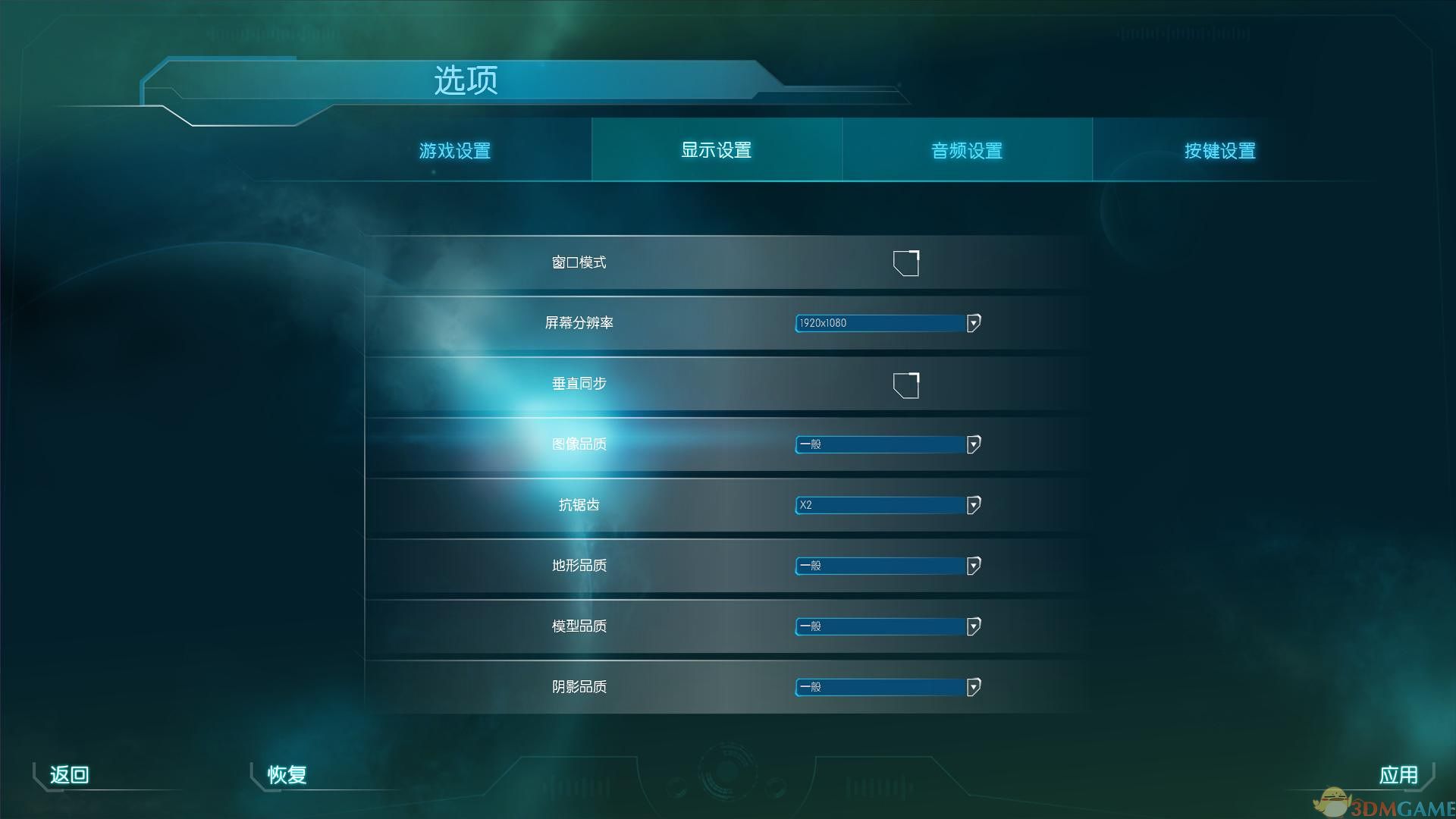The width and height of the screenshot is (1456, 819).
Task: Switch to the 音频设置 audio tab
Action: pyautogui.click(x=966, y=150)
